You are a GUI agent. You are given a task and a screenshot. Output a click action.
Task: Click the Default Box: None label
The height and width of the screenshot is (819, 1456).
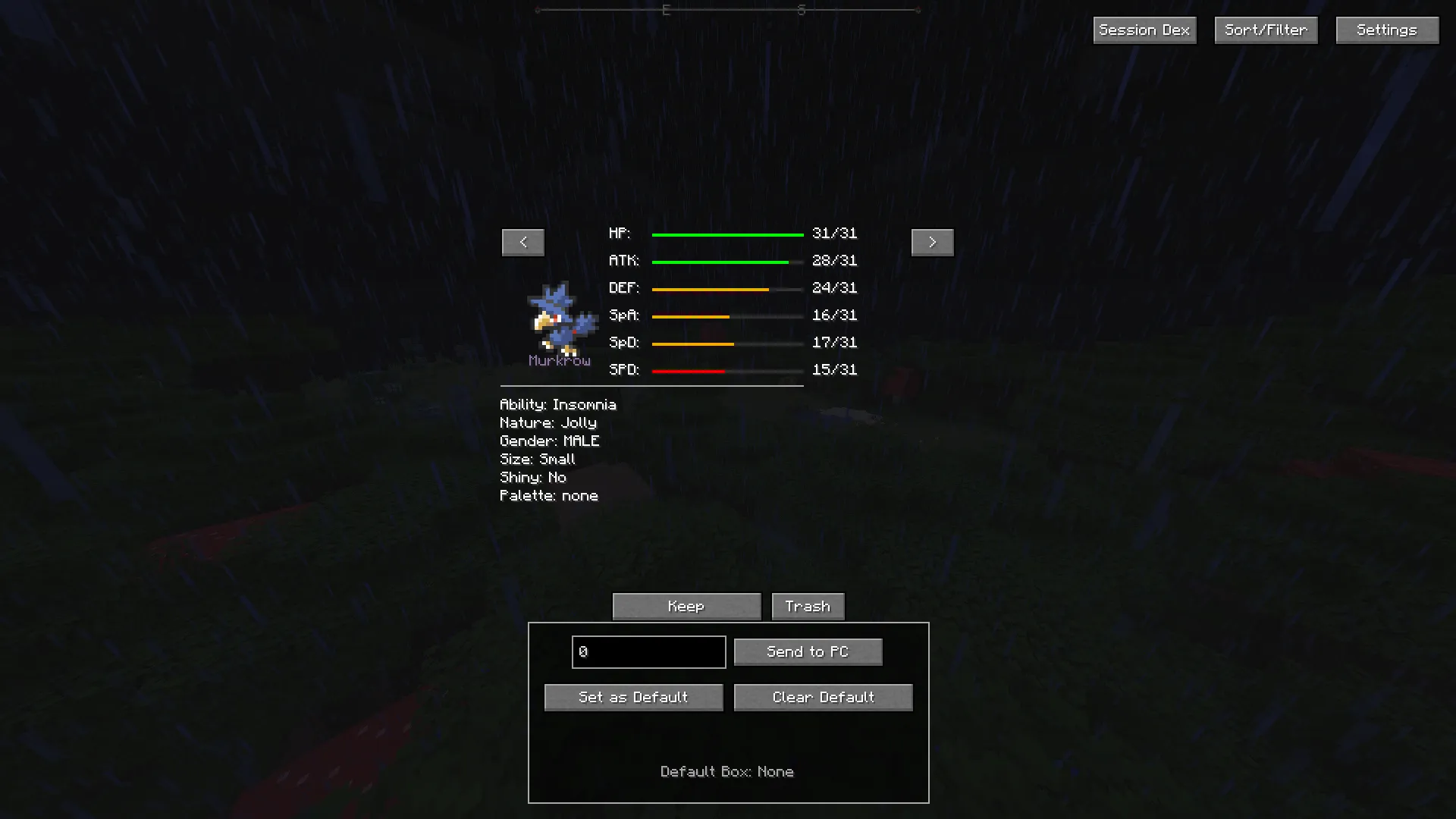[727, 771]
